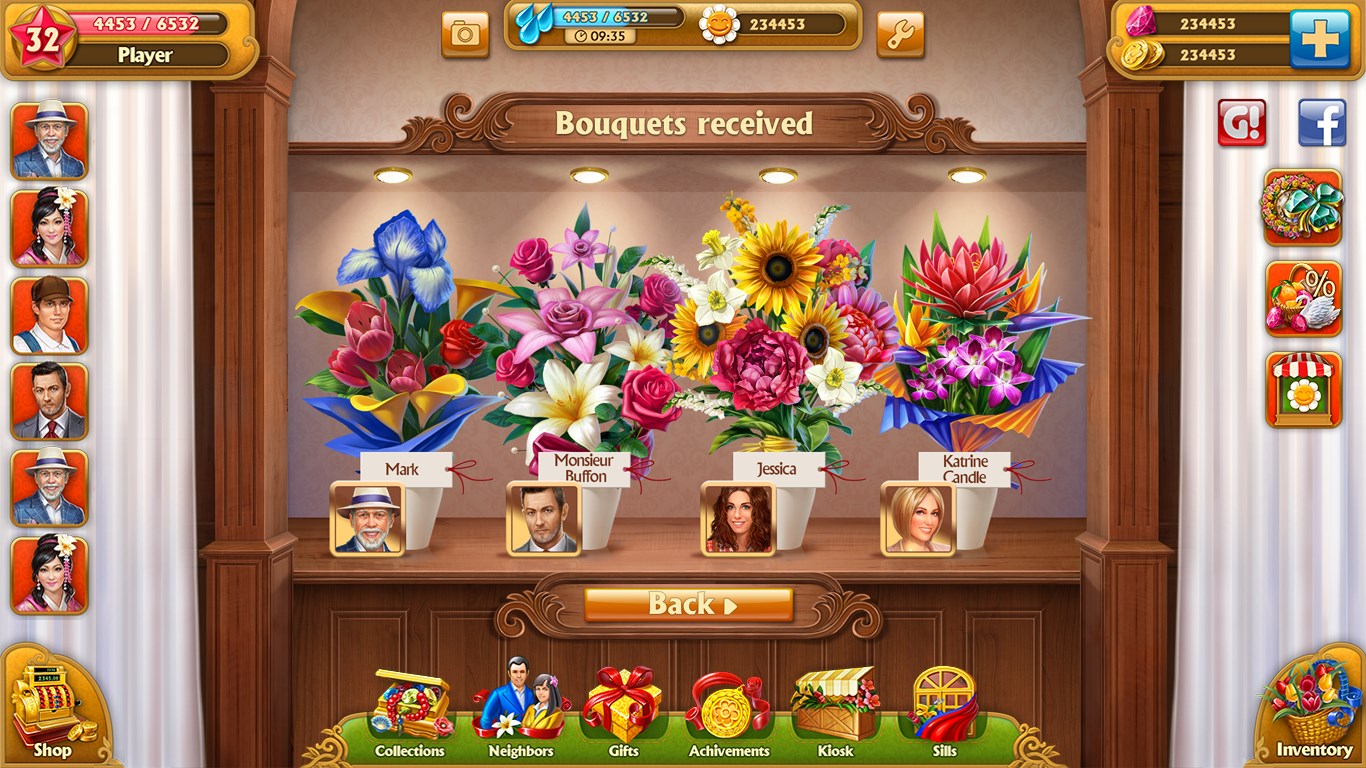The height and width of the screenshot is (768, 1366).
Task: Open the Collections panel
Action: coord(409,708)
